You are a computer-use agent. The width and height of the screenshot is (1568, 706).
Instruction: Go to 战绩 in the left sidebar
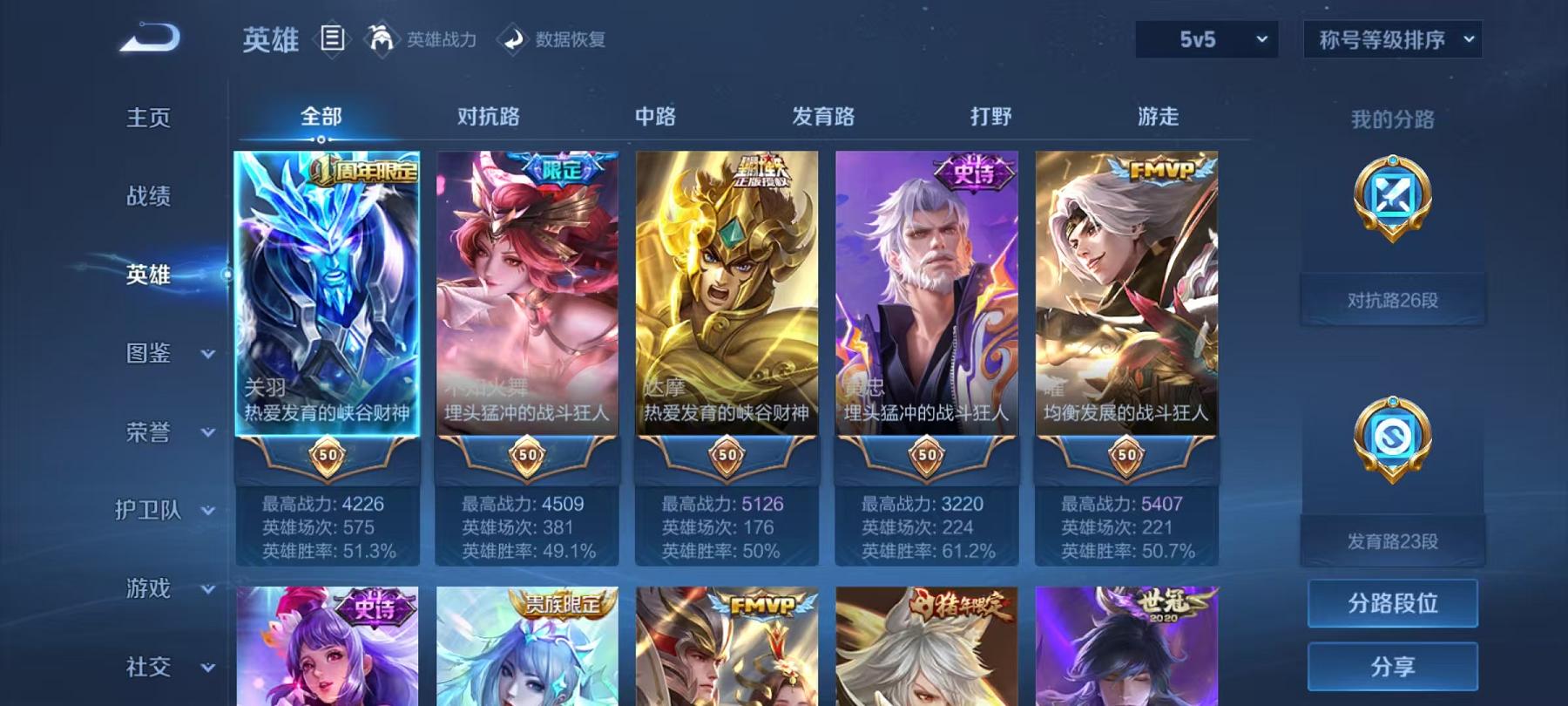pos(148,198)
